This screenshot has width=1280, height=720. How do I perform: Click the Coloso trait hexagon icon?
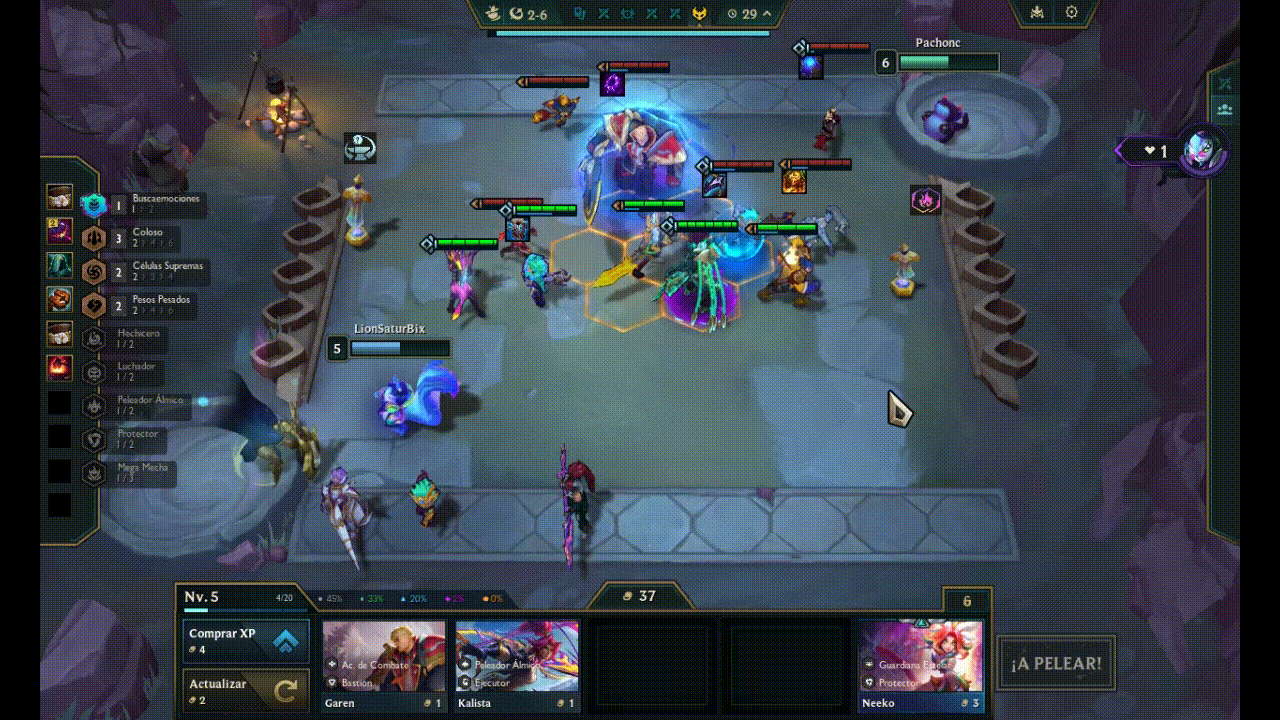92,238
